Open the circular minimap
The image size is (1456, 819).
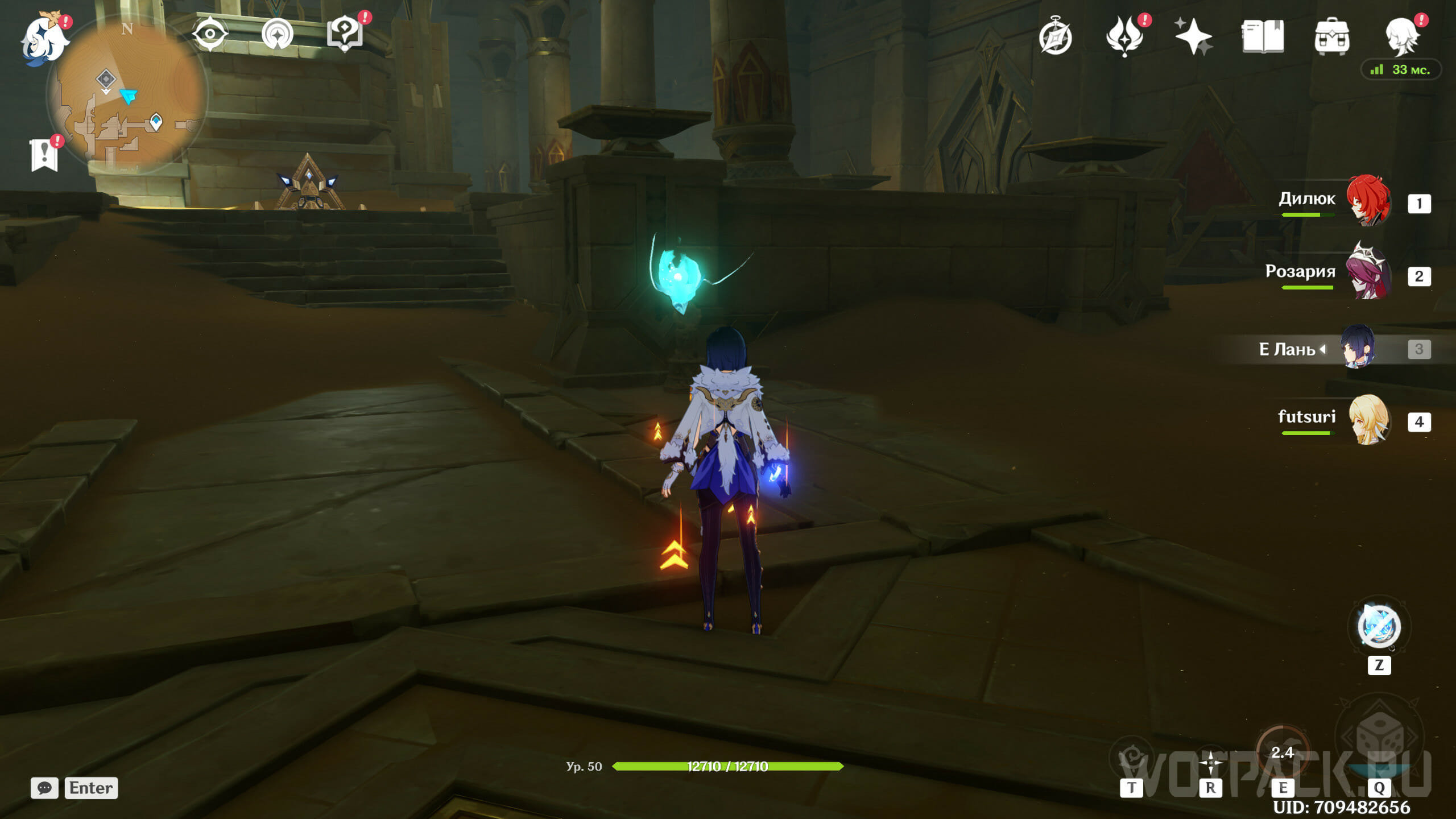point(129,96)
